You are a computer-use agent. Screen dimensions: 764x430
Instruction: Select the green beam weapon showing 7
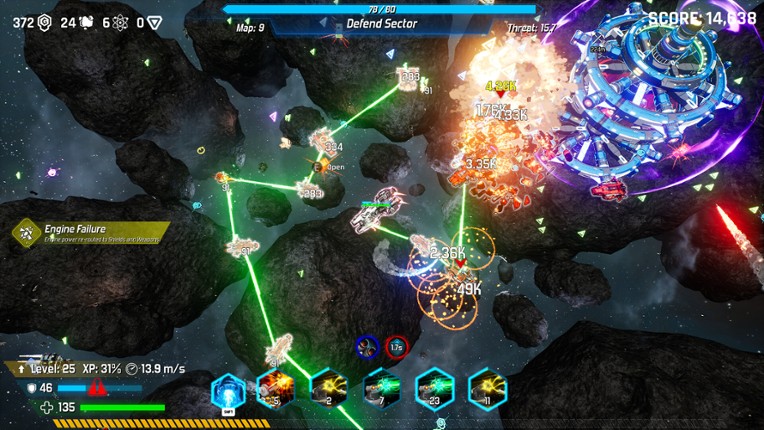[x=382, y=388]
